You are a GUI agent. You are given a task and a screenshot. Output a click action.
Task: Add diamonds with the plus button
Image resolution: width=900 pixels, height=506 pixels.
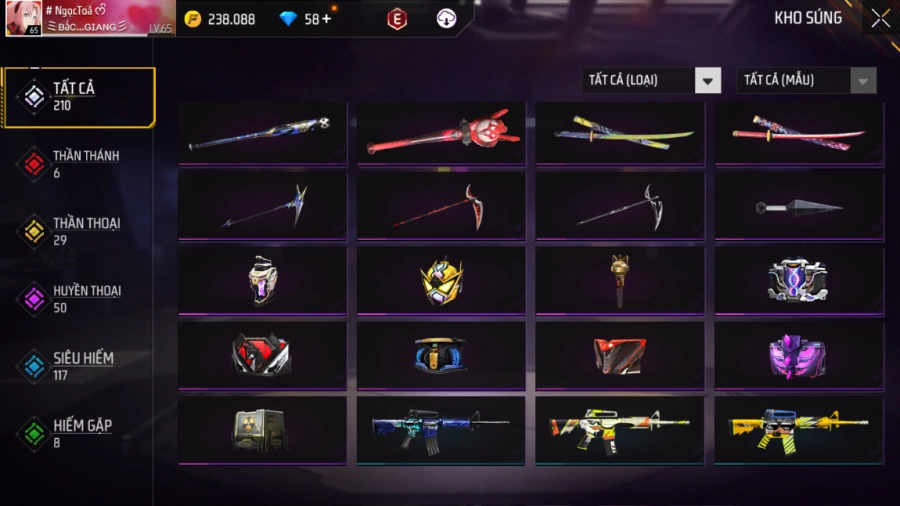[x=326, y=19]
